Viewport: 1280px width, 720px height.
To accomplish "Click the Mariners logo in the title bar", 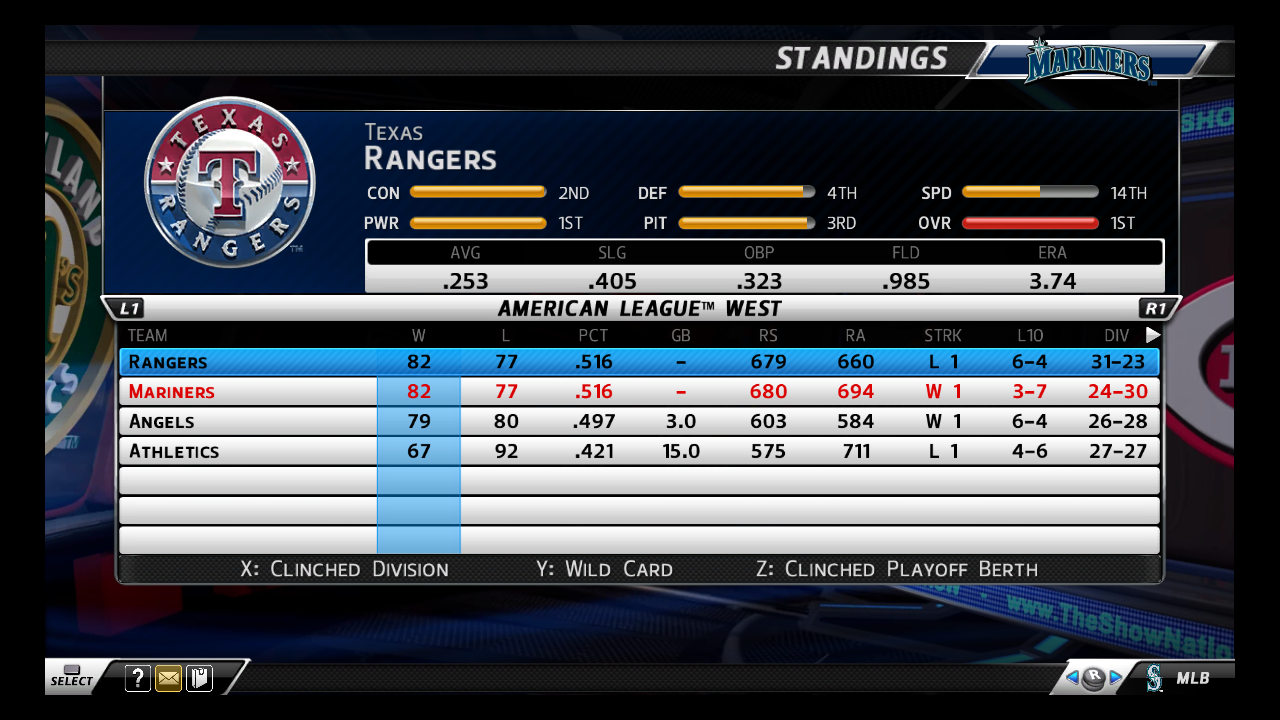I will click(x=1088, y=62).
